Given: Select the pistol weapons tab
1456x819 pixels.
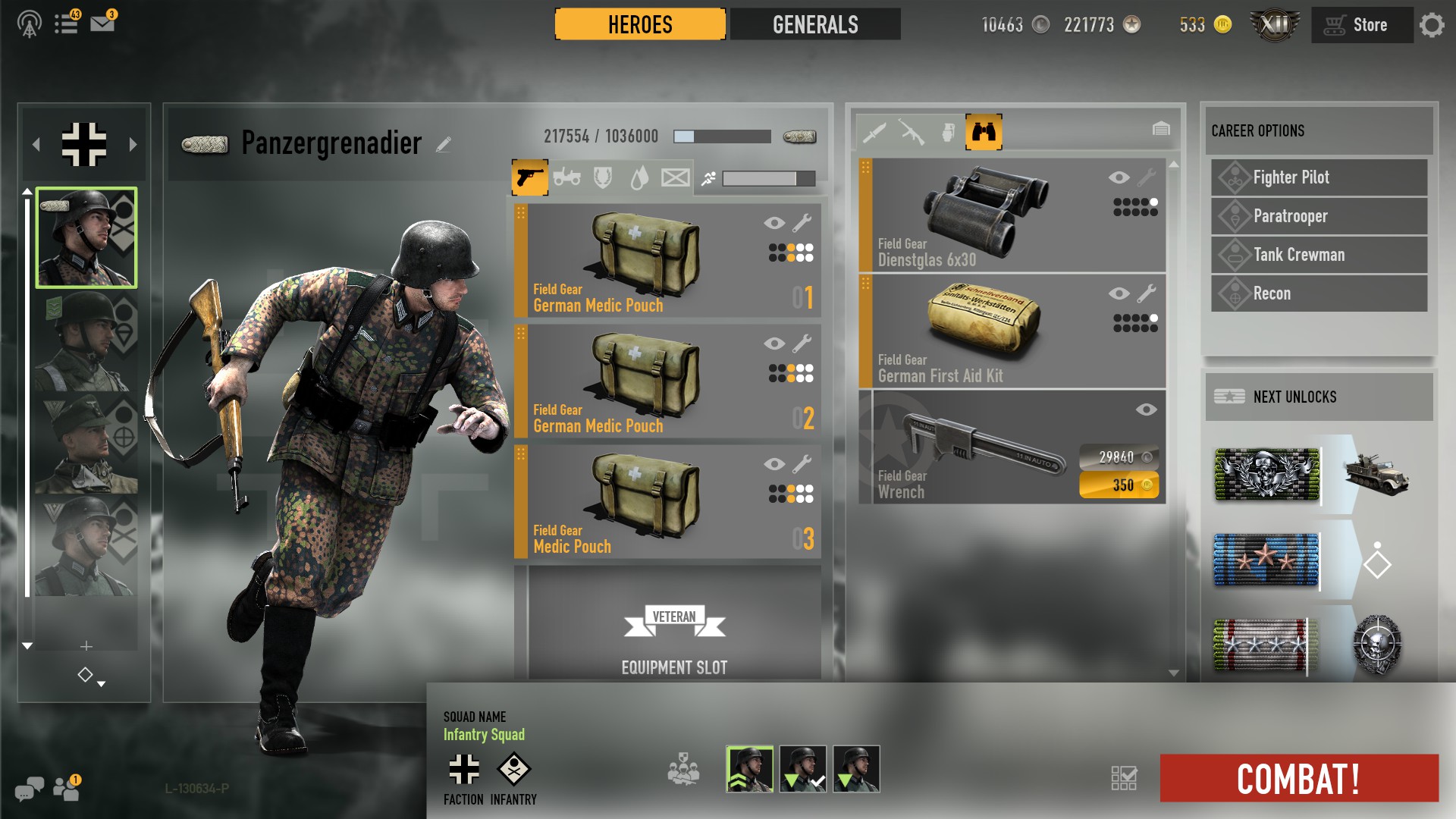Looking at the screenshot, I should (529, 177).
